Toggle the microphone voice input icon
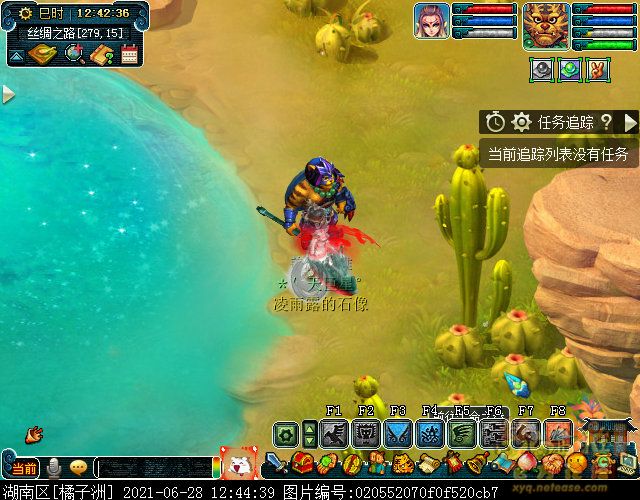This screenshot has width=640, height=500. 54,468
